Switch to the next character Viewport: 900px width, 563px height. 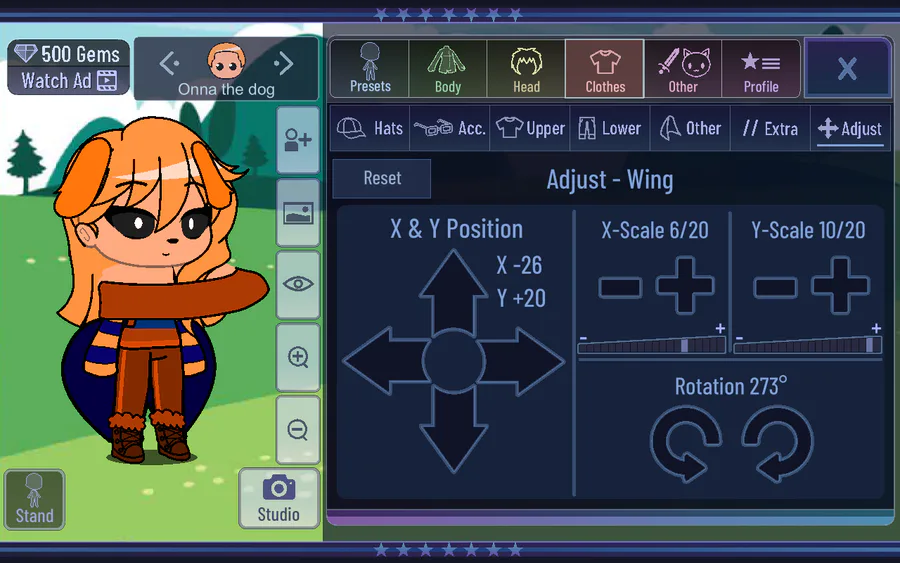(x=284, y=65)
